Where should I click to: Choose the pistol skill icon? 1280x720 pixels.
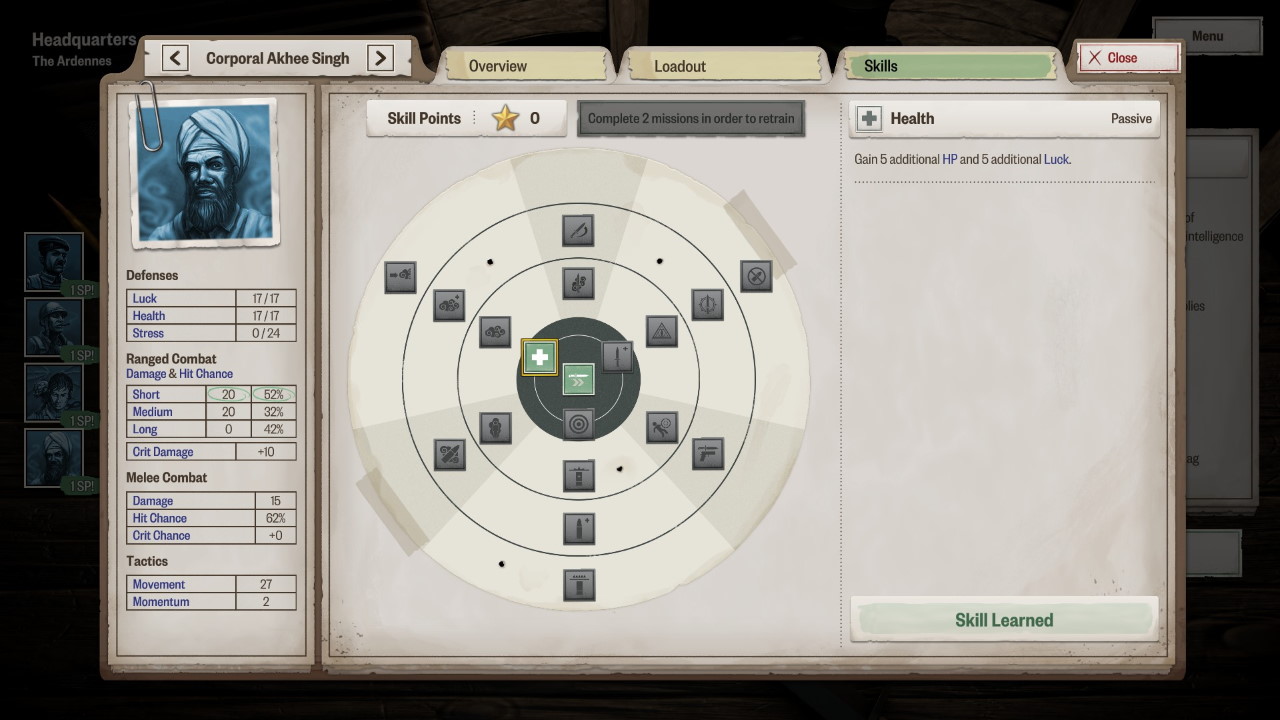point(707,453)
